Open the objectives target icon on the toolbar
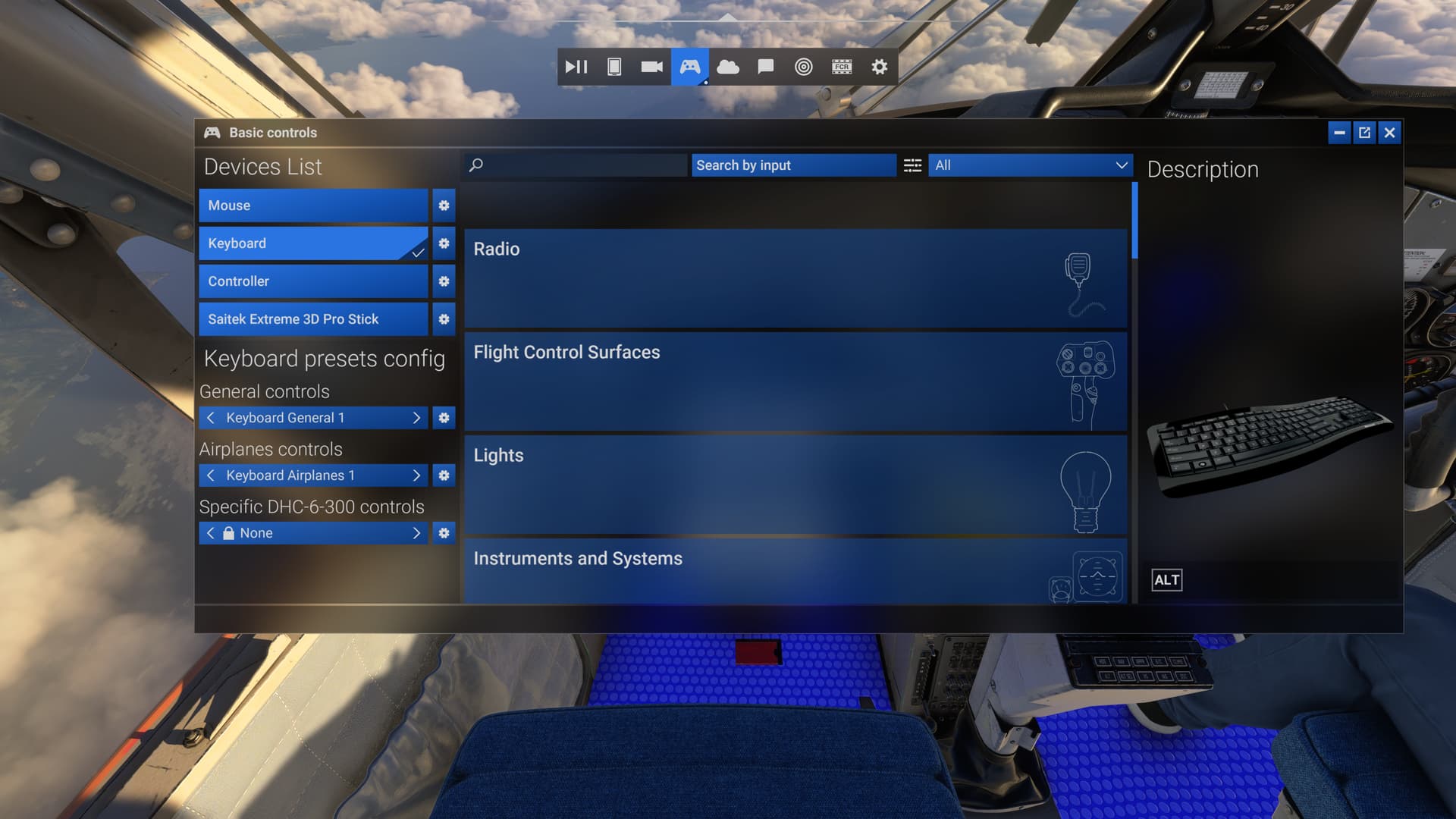This screenshot has width=1456, height=819. coord(802,67)
